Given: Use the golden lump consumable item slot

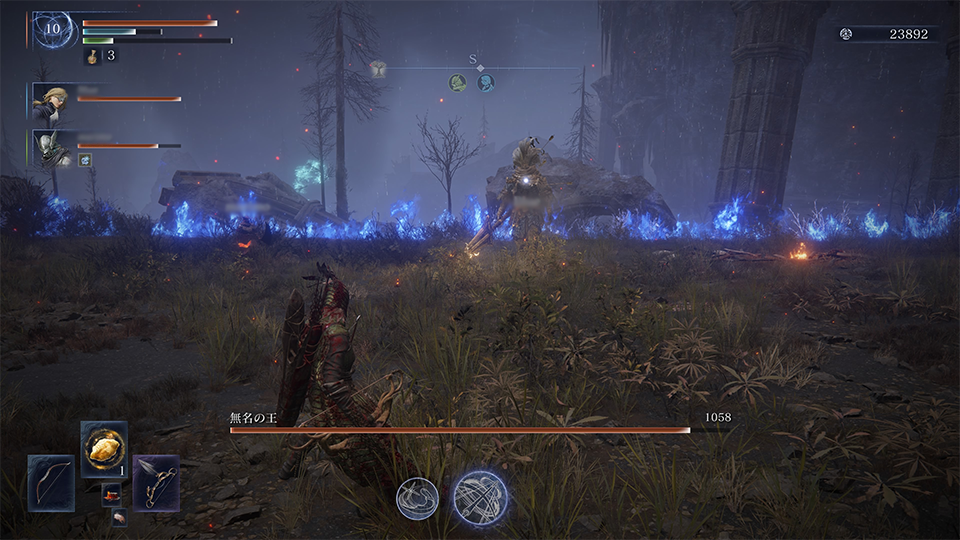Looking at the screenshot, I should pos(104,450).
